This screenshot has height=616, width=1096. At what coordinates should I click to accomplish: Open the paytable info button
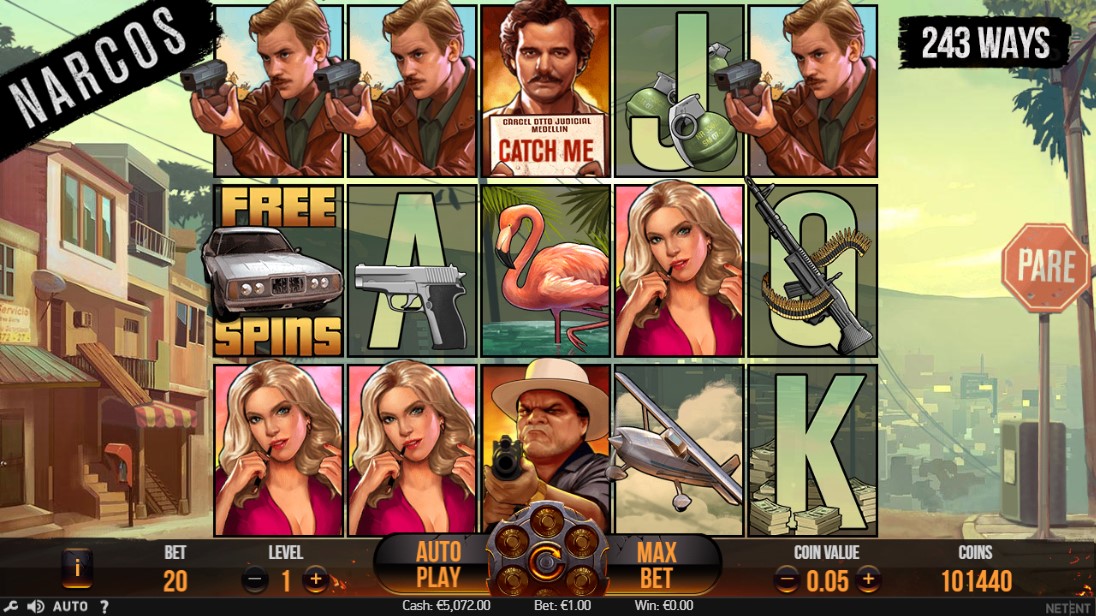coord(77,568)
